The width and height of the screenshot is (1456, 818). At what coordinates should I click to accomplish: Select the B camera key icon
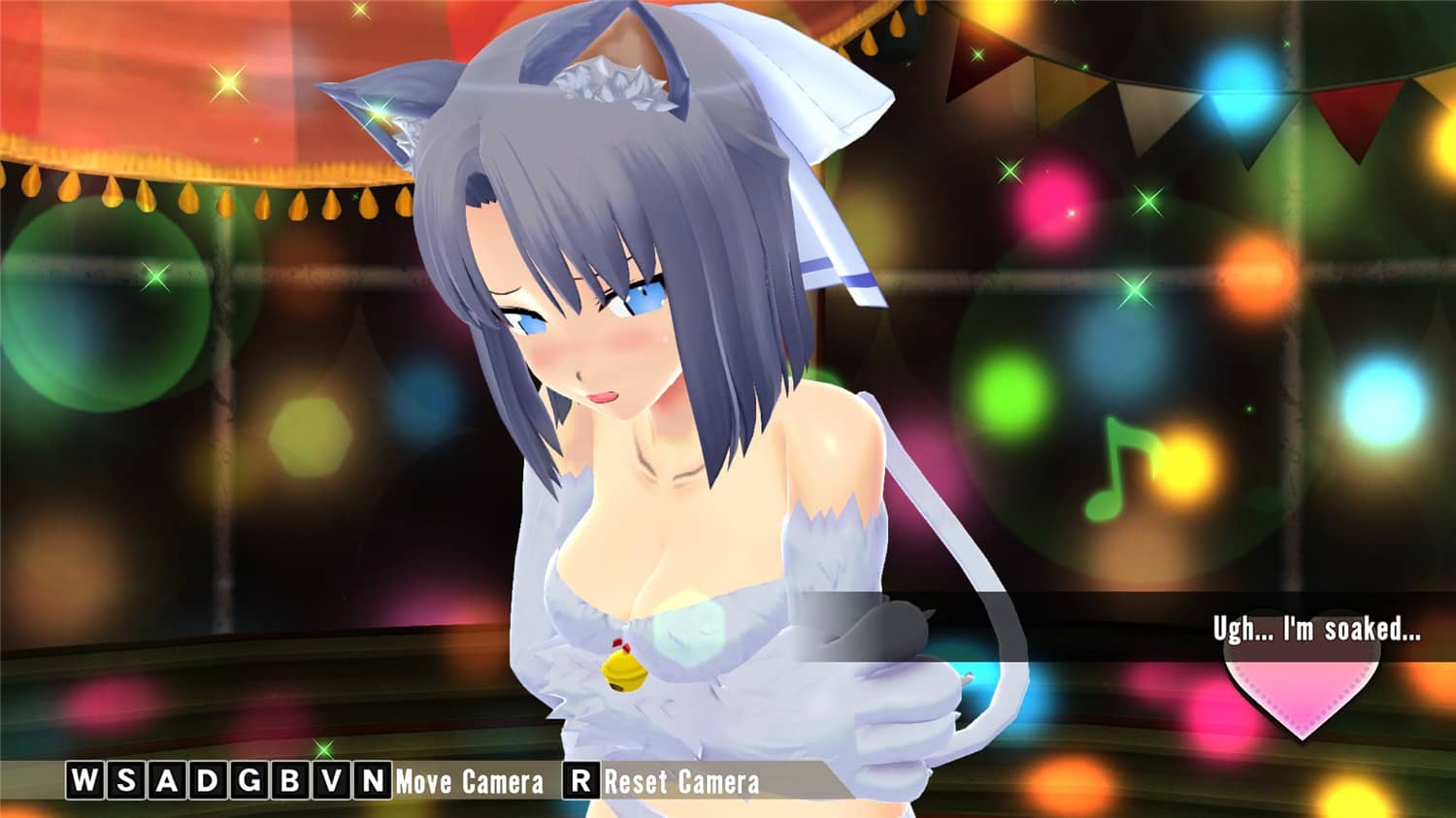pyautogui.click(x=287, y=779)
